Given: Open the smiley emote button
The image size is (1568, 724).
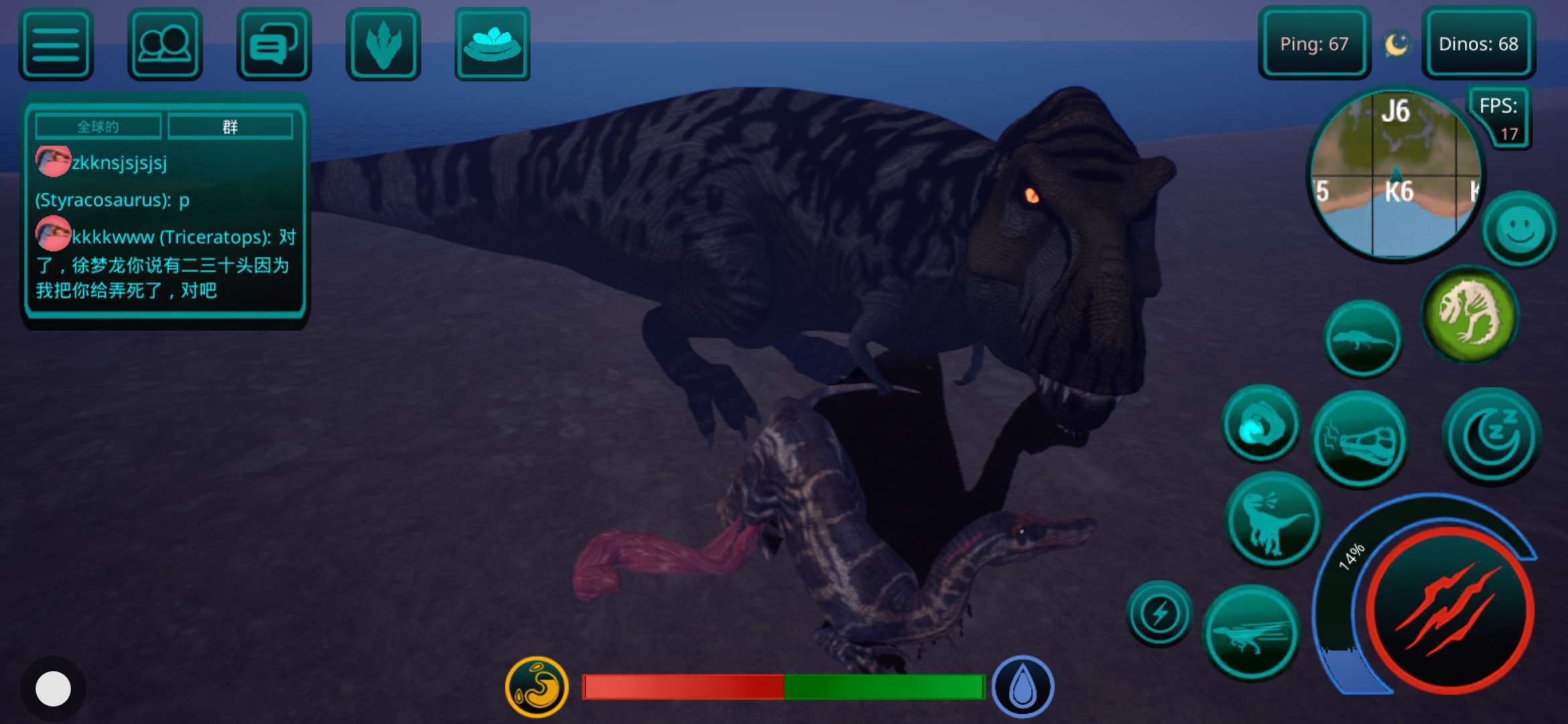Looking at the screenshot, I should (1520, 229).
